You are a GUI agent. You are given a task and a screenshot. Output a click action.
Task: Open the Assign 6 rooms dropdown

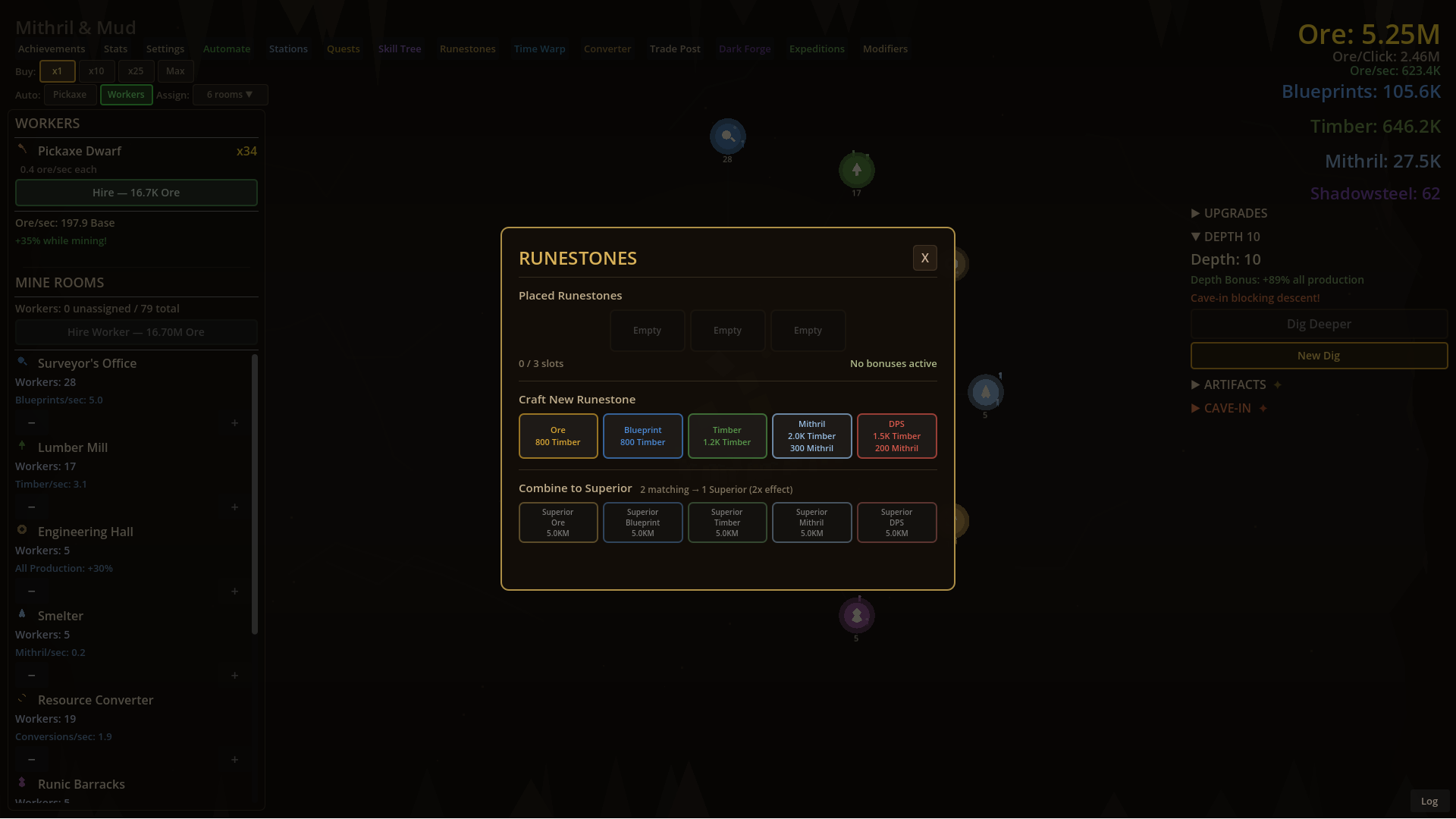click(x=230, y=94)
